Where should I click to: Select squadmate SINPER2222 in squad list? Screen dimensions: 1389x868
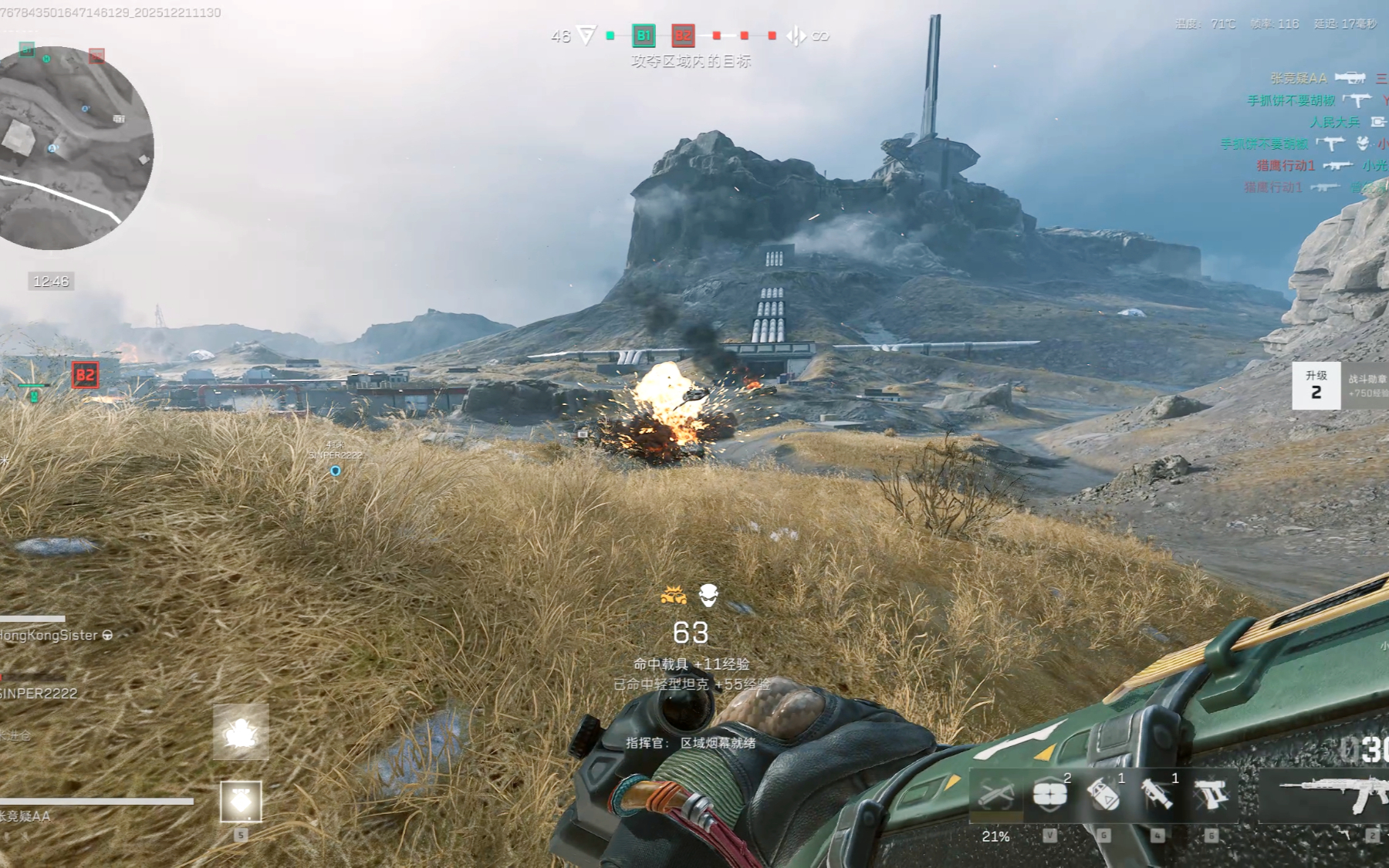[x=40, y=693]
